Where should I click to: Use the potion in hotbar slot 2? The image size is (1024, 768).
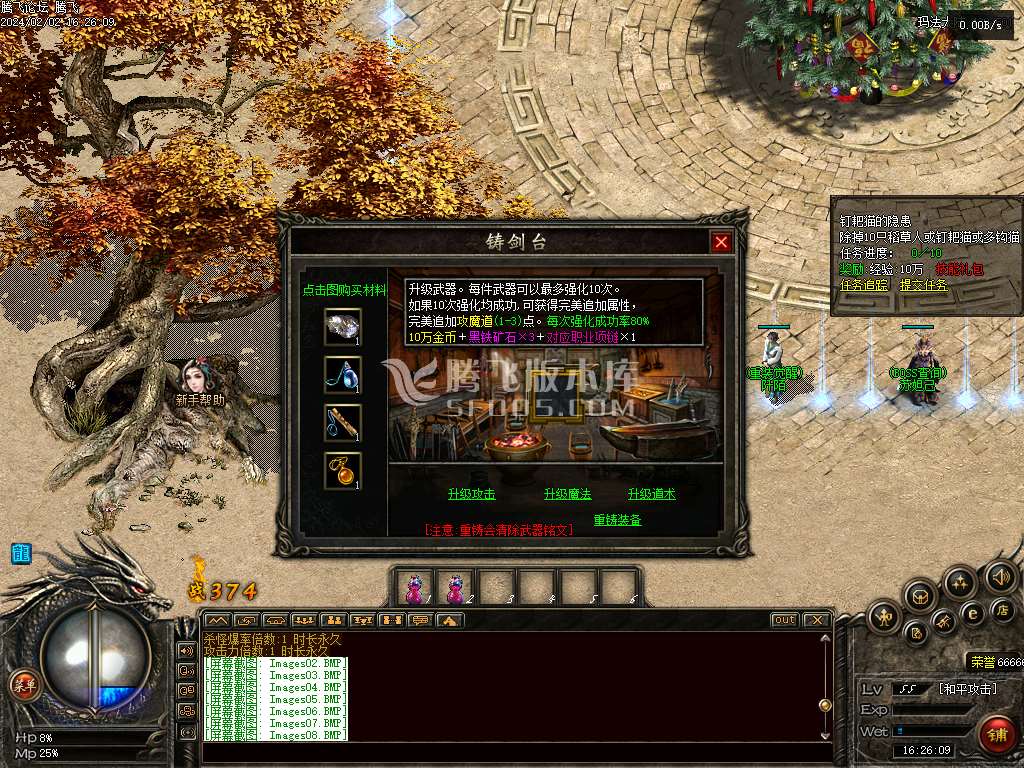[457, 588]
